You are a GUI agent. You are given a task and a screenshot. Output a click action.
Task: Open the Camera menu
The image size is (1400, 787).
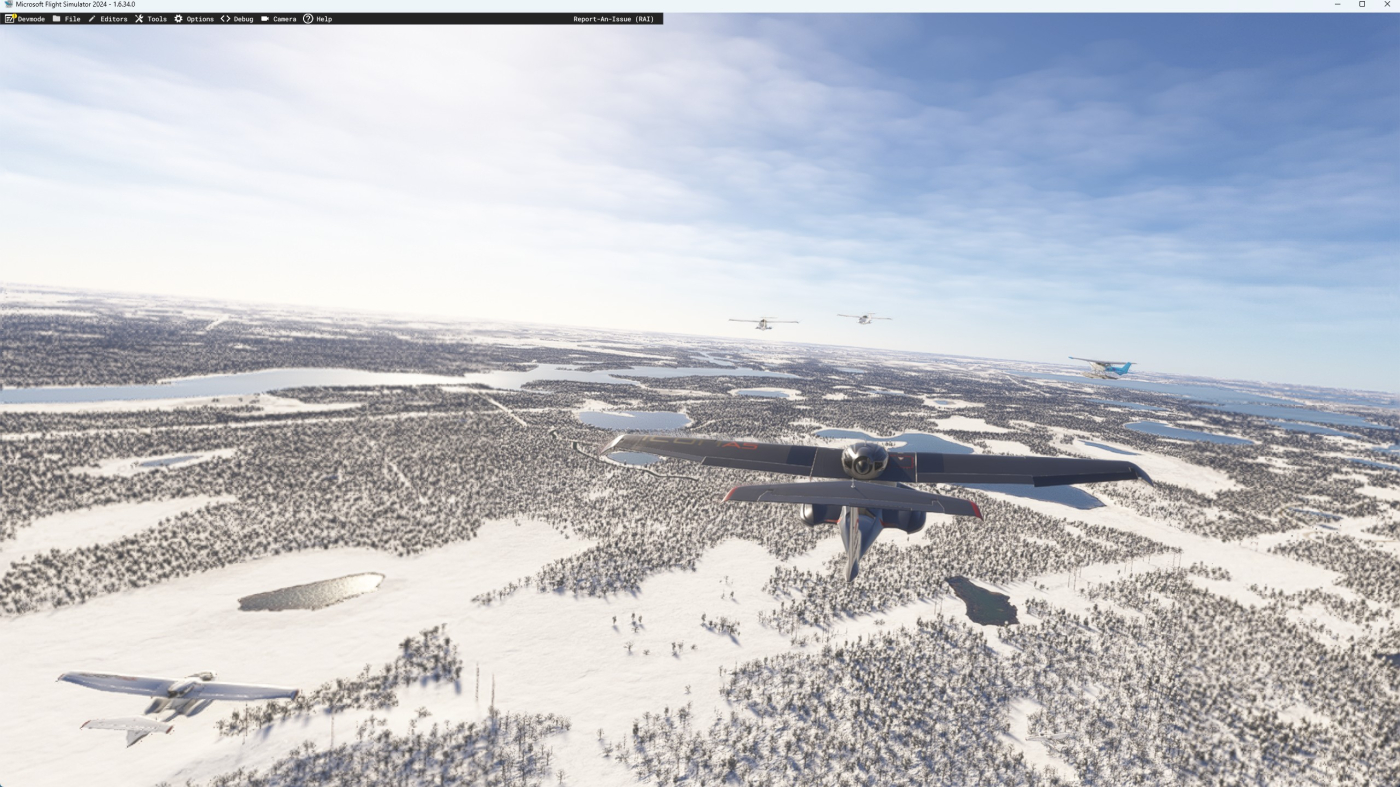pos(279,19)
